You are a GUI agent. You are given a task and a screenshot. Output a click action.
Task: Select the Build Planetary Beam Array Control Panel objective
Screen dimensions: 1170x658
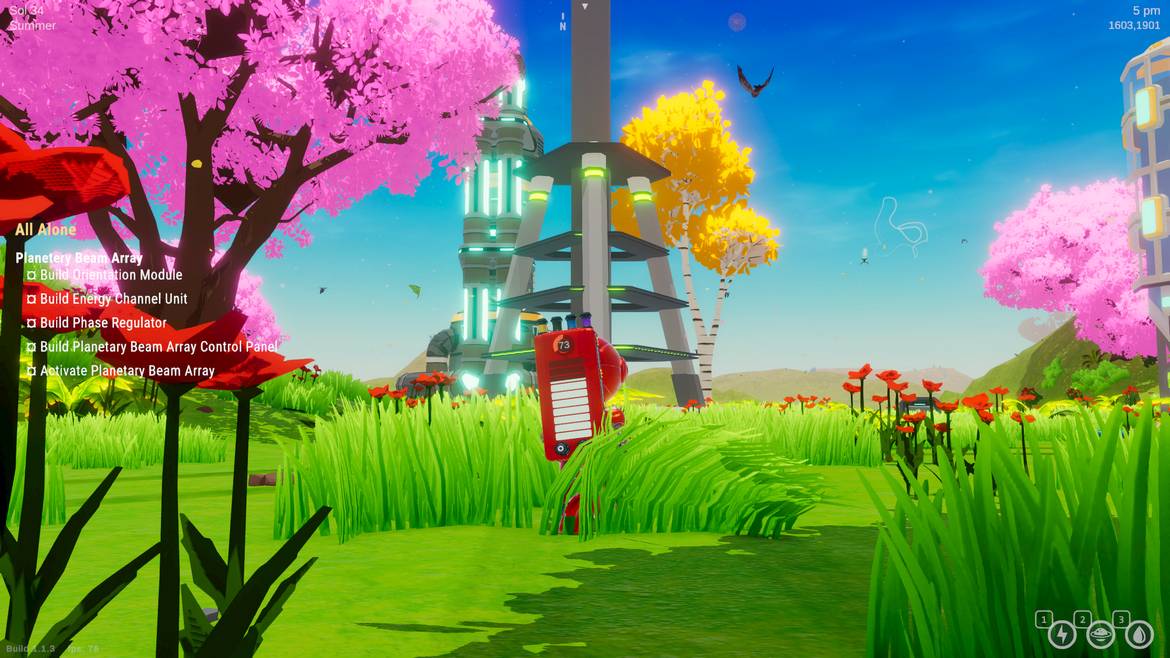[158, 347]
